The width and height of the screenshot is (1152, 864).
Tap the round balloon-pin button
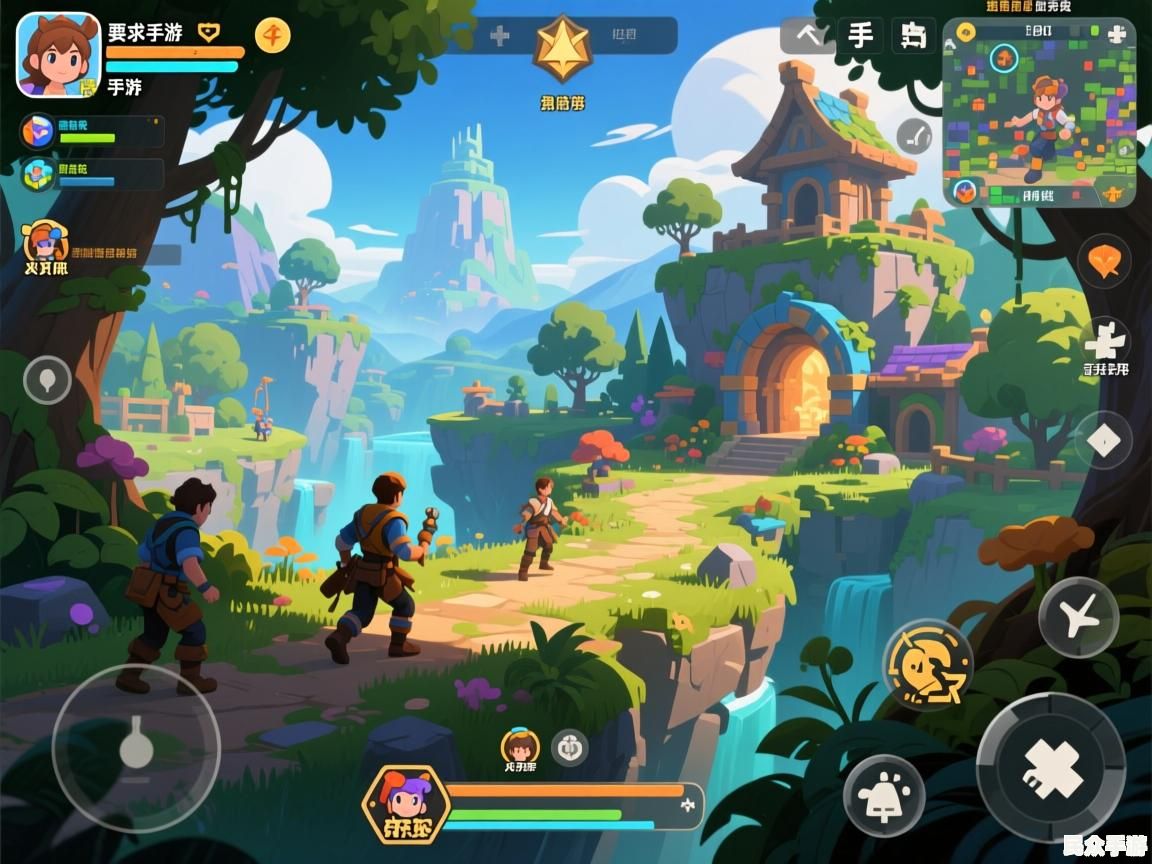pos(47,380)
